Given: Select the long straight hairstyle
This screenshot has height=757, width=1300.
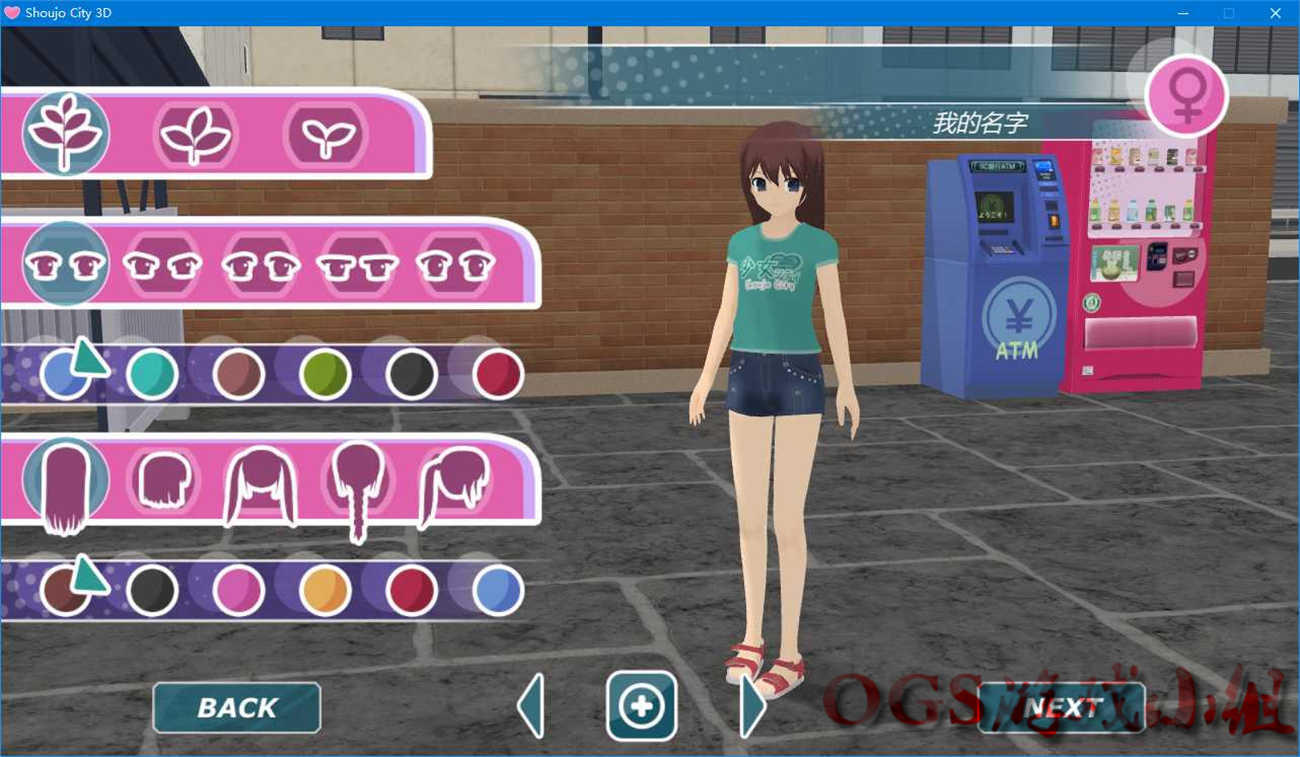Looking at the screenshot, I should pyautogui.click(x=66, y=484).
